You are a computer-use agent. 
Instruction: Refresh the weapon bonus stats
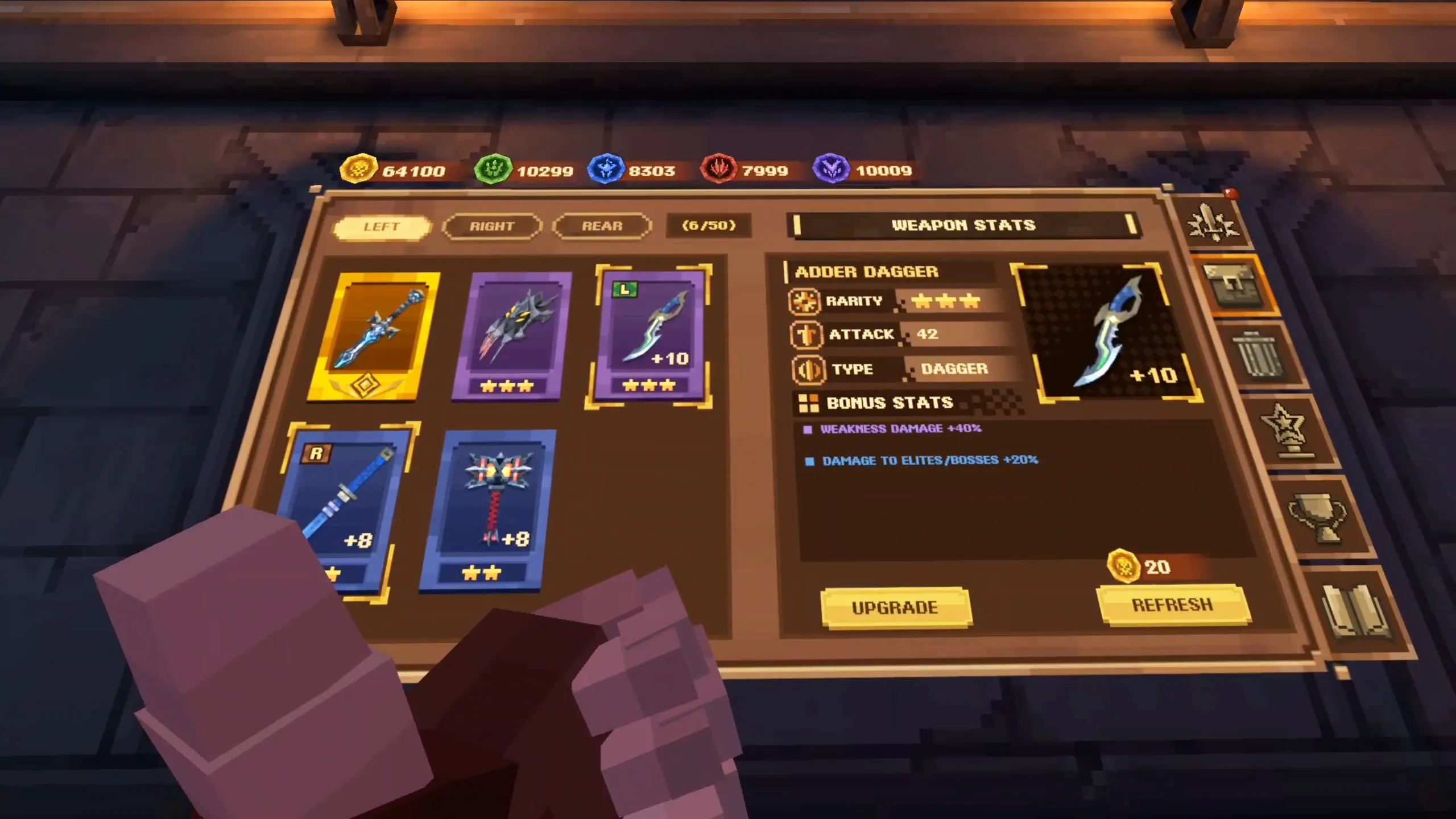click(1172, 605)
